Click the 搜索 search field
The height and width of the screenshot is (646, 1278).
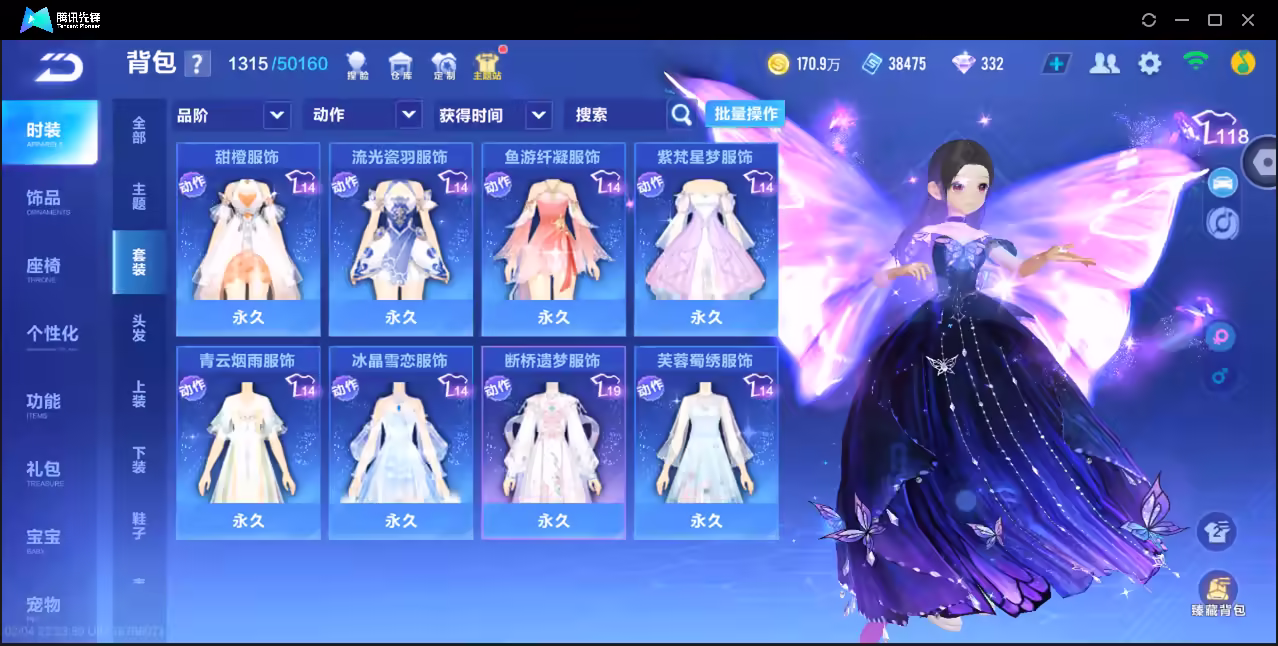click(615, 115)
